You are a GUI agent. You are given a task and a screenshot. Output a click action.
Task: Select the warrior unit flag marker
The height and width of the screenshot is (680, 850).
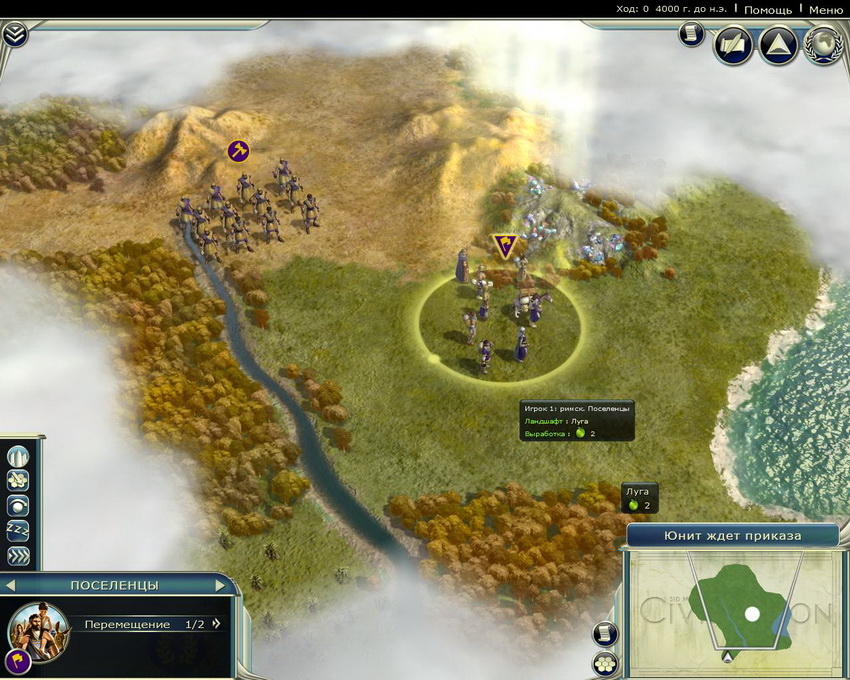point(238,151)
